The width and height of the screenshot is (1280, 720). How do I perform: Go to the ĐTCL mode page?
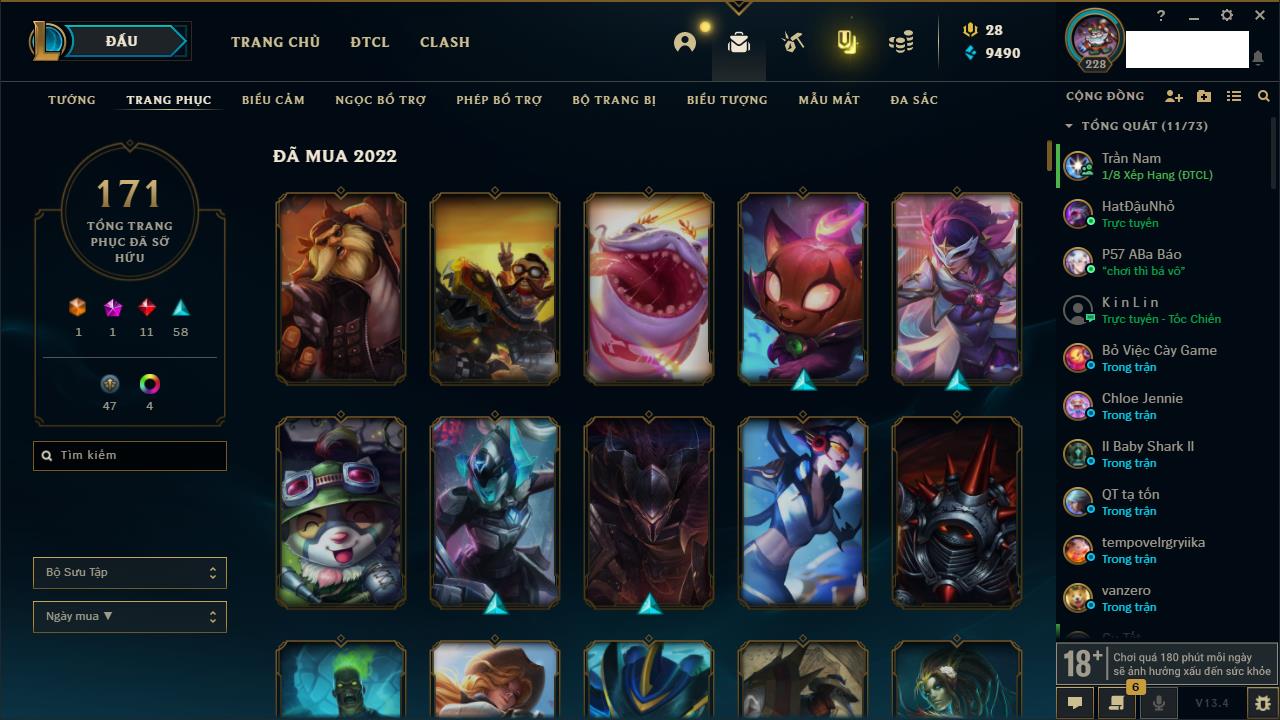pyautogui.click(x=369, y=42)
